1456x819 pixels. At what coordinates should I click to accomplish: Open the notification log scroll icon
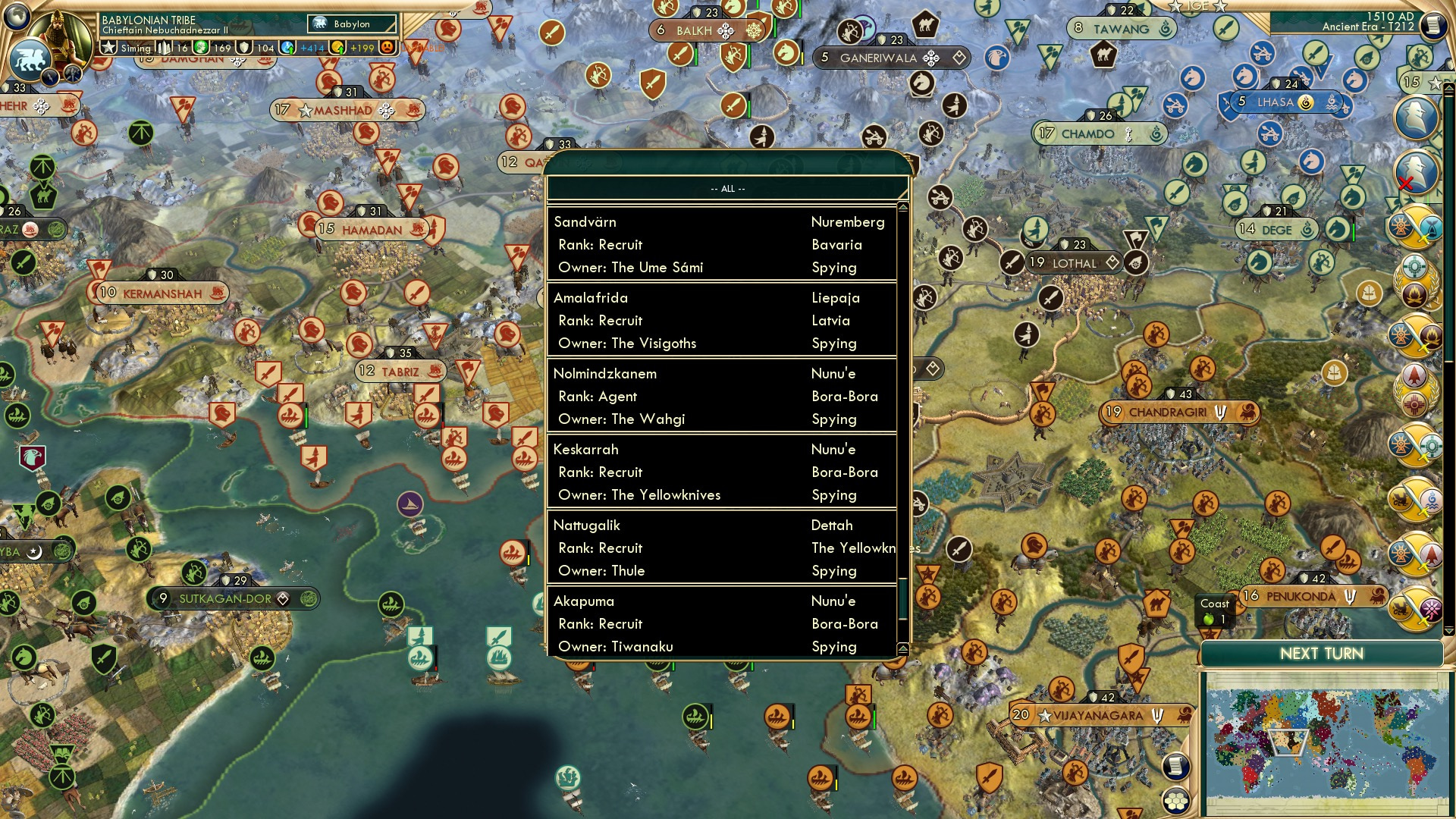pyautogui.click(x=1175, y=766)
